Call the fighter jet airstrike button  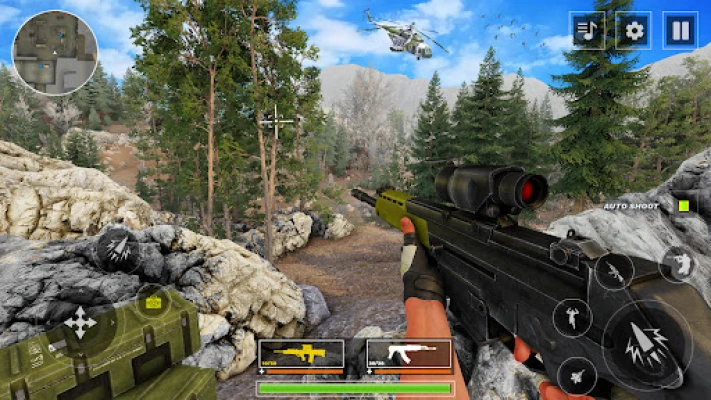(577, 376)
